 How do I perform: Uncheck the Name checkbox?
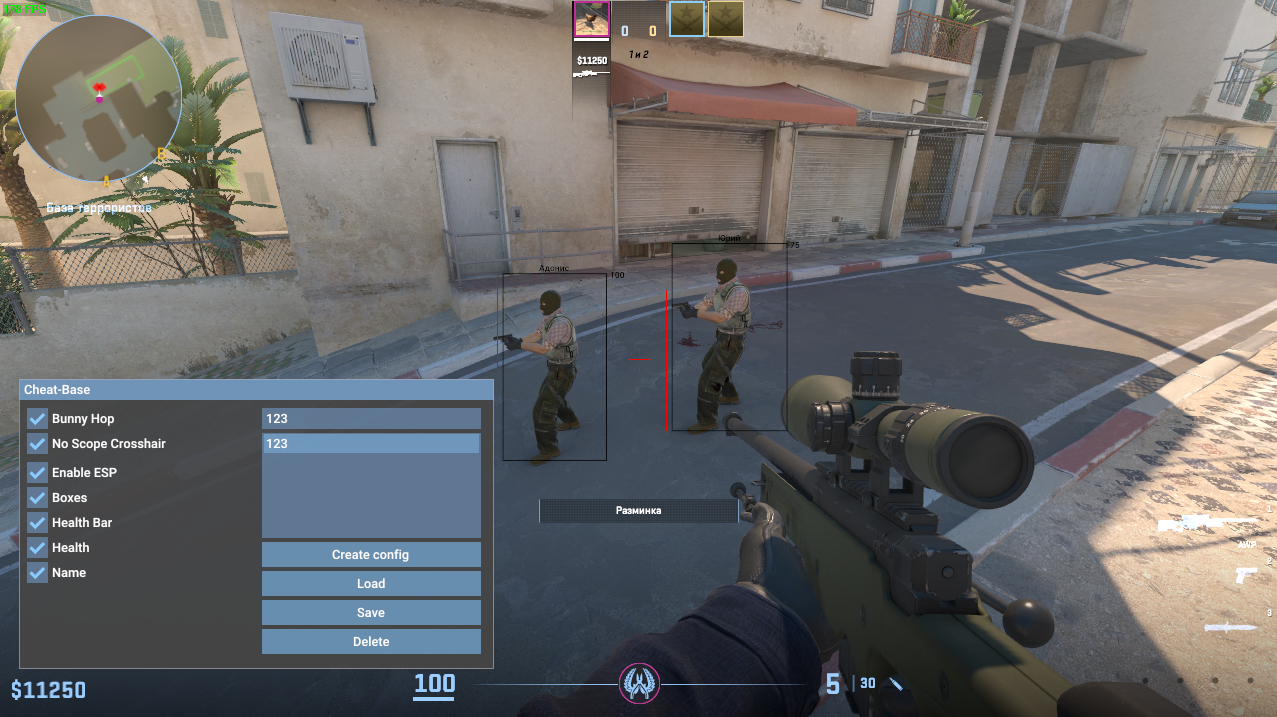[37, 573]
